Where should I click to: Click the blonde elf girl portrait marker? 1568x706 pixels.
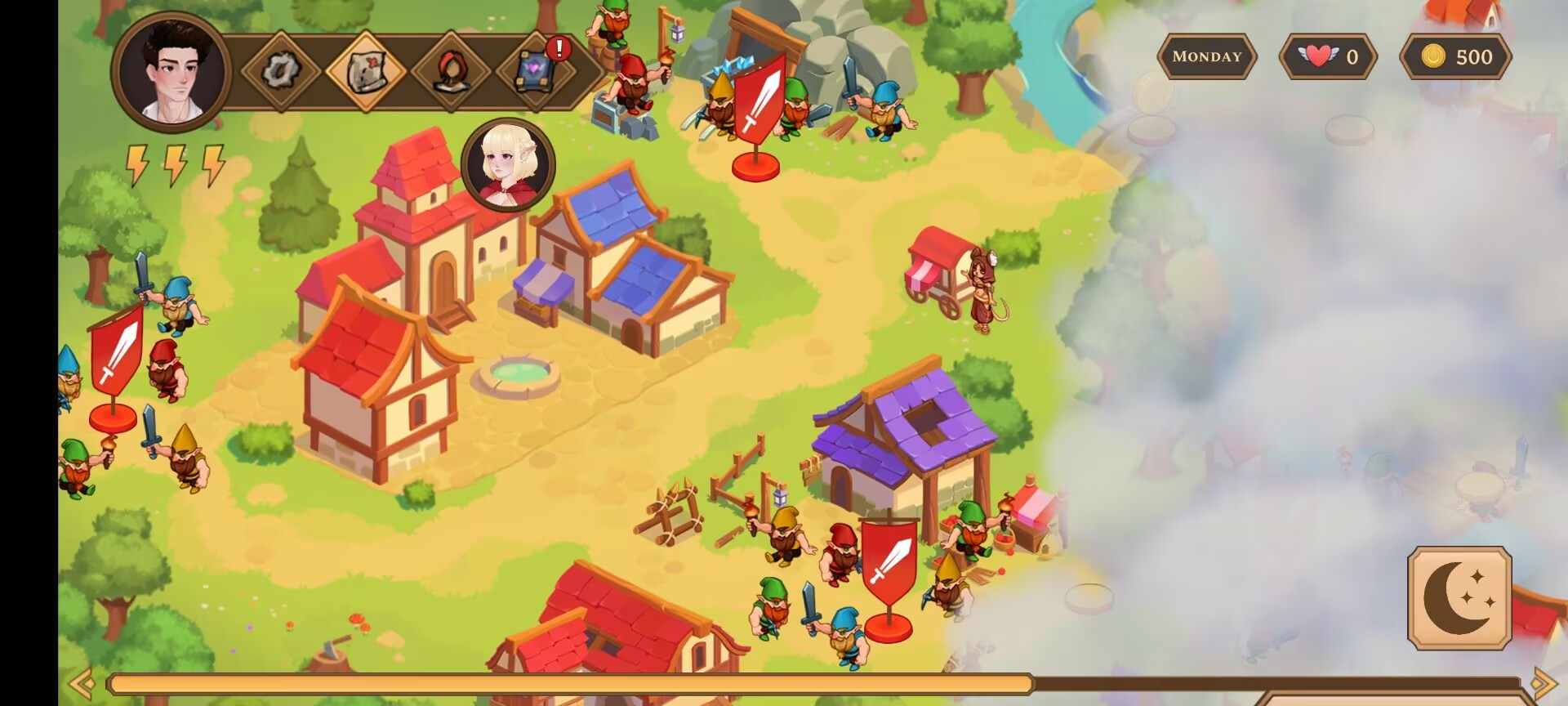click(508, 164)
